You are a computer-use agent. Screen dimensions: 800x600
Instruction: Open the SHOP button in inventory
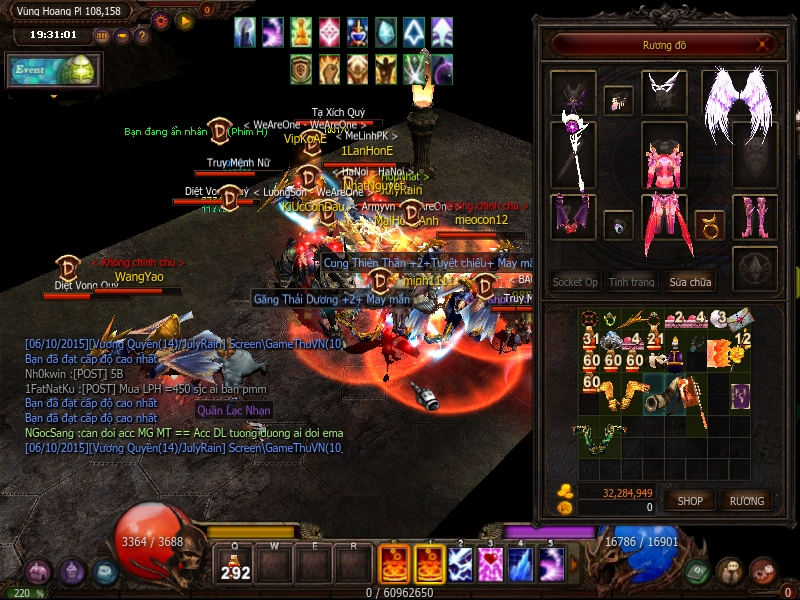click(x=690, y=500)
